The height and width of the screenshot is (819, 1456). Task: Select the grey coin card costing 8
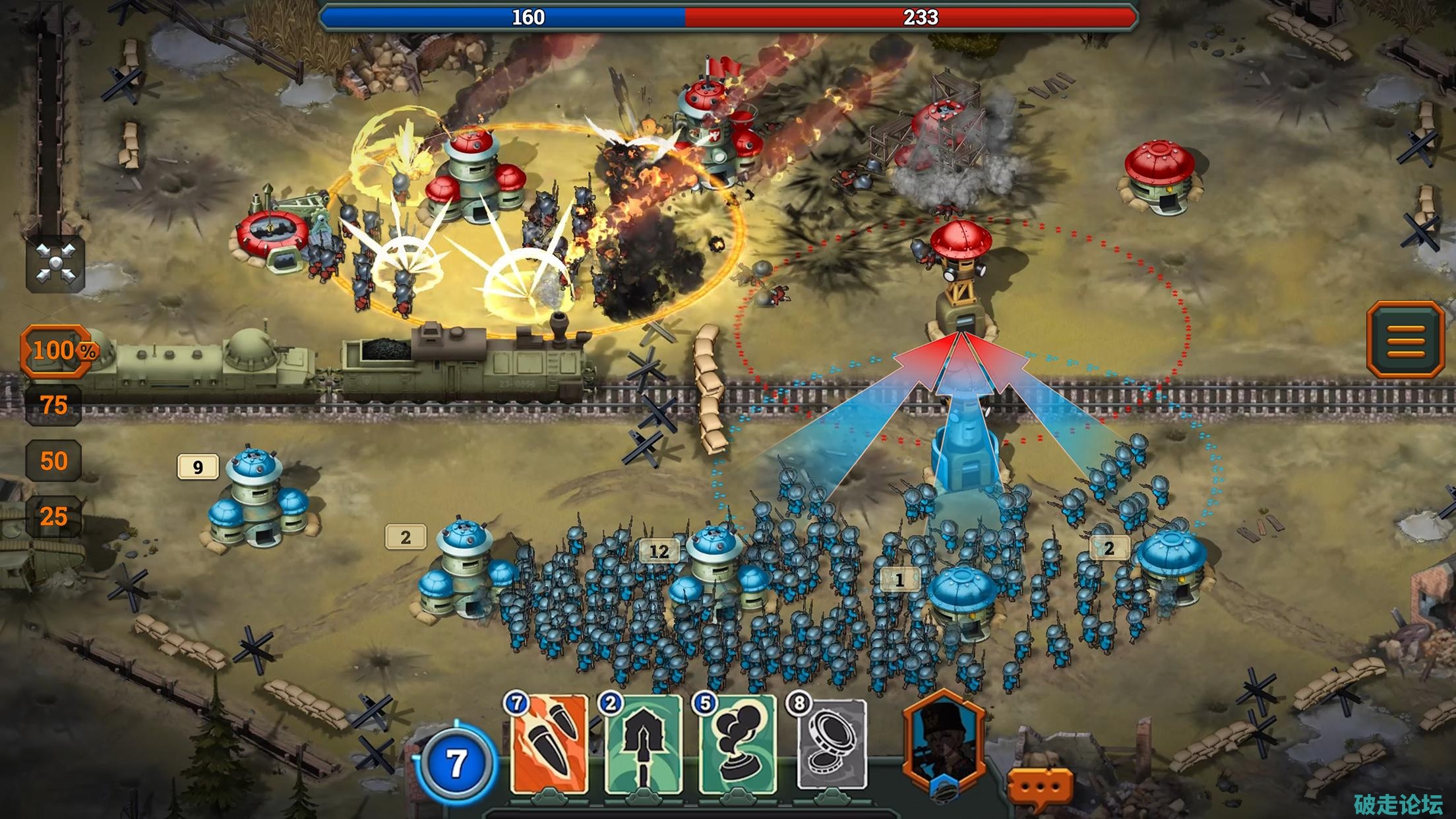tap(831, 745)
